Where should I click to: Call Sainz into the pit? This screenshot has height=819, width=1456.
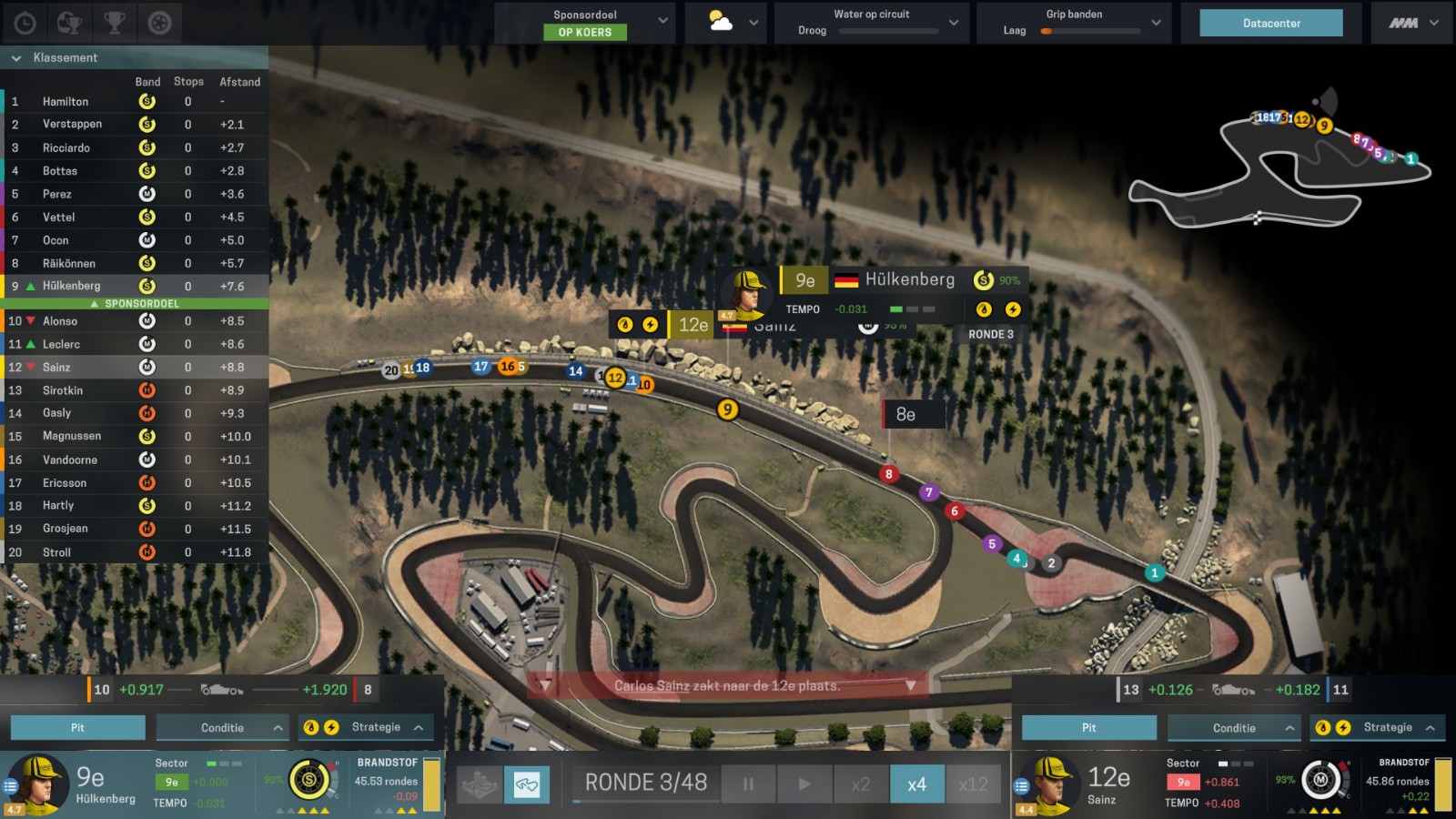click(x=1088, y=728)
